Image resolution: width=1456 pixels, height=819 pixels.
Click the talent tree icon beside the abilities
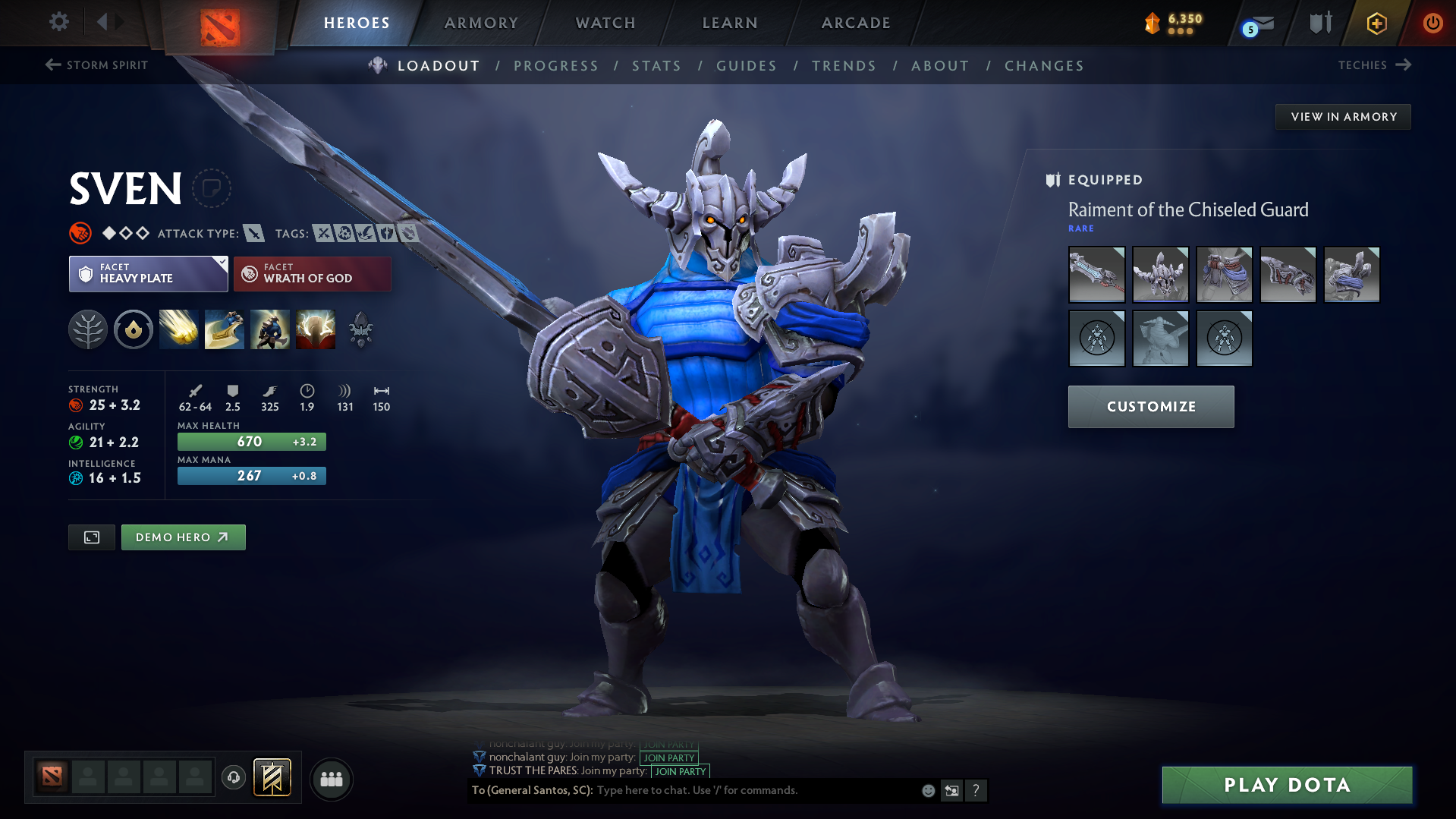pos(88,329)
